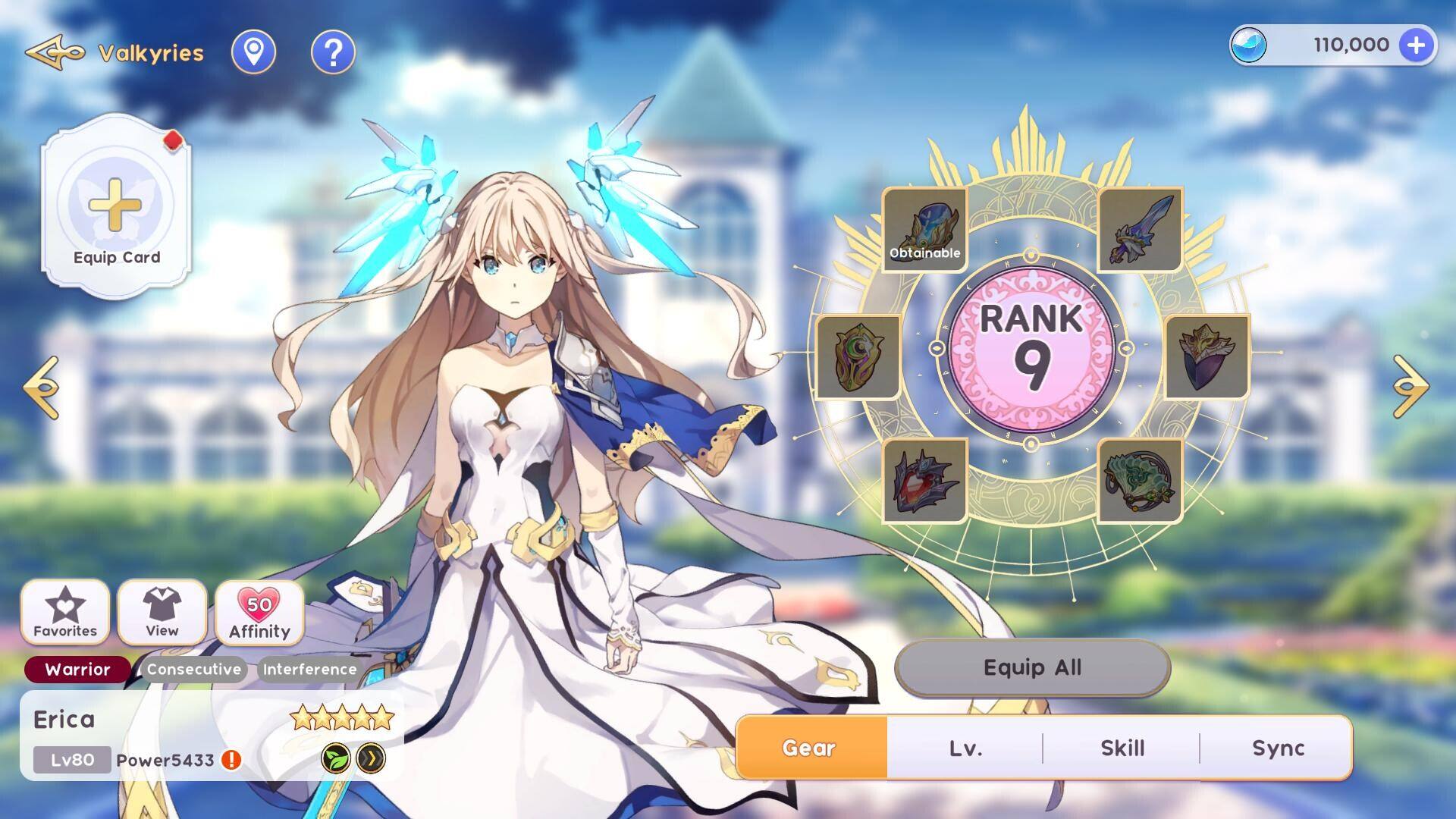Select the purple chest armor gear slot
The height and width of the screenshot is (819, 1456).
pyautogui.click(x=1207, y=357)
